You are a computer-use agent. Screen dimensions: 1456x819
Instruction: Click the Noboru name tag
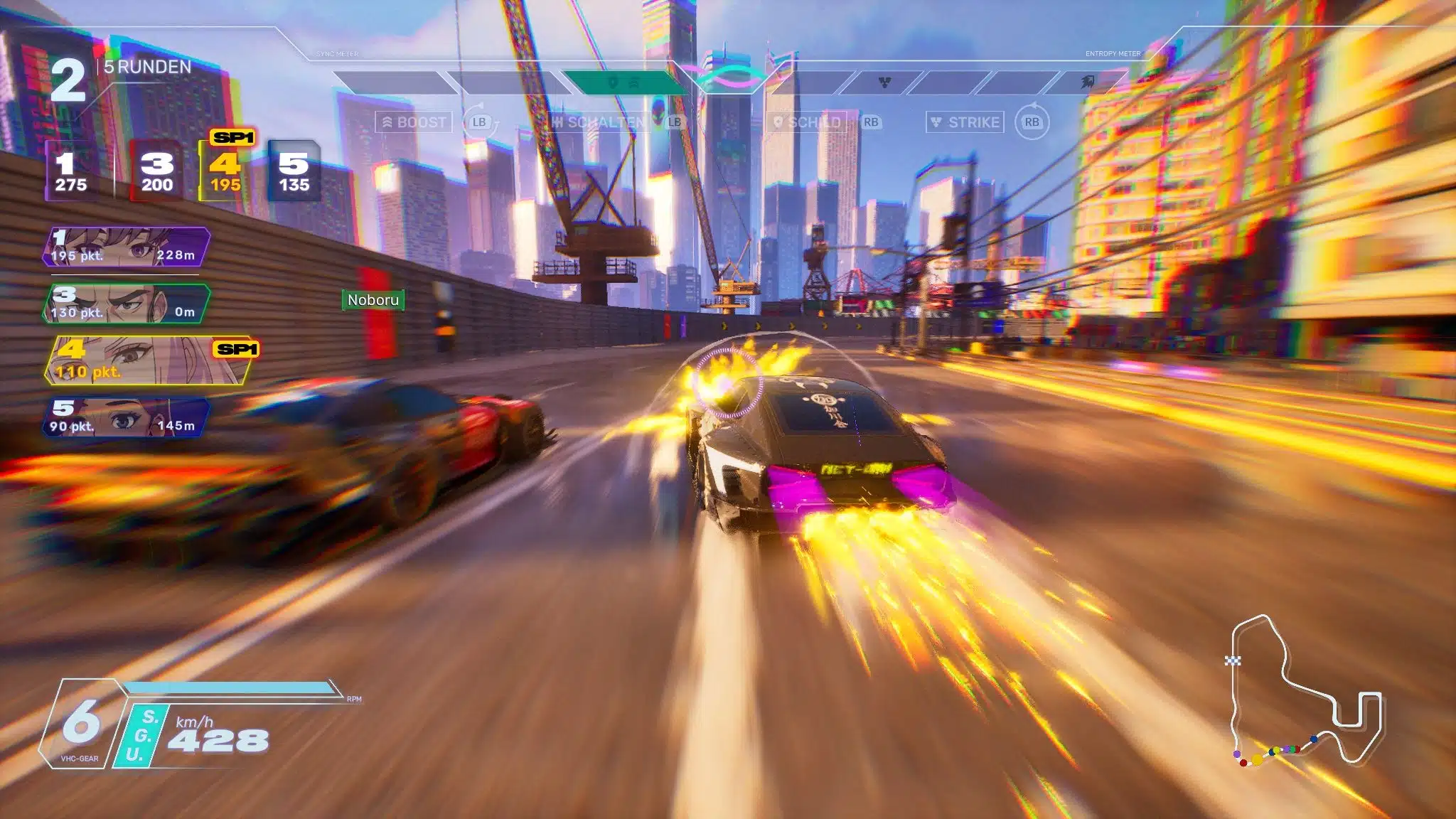[373, 300]
